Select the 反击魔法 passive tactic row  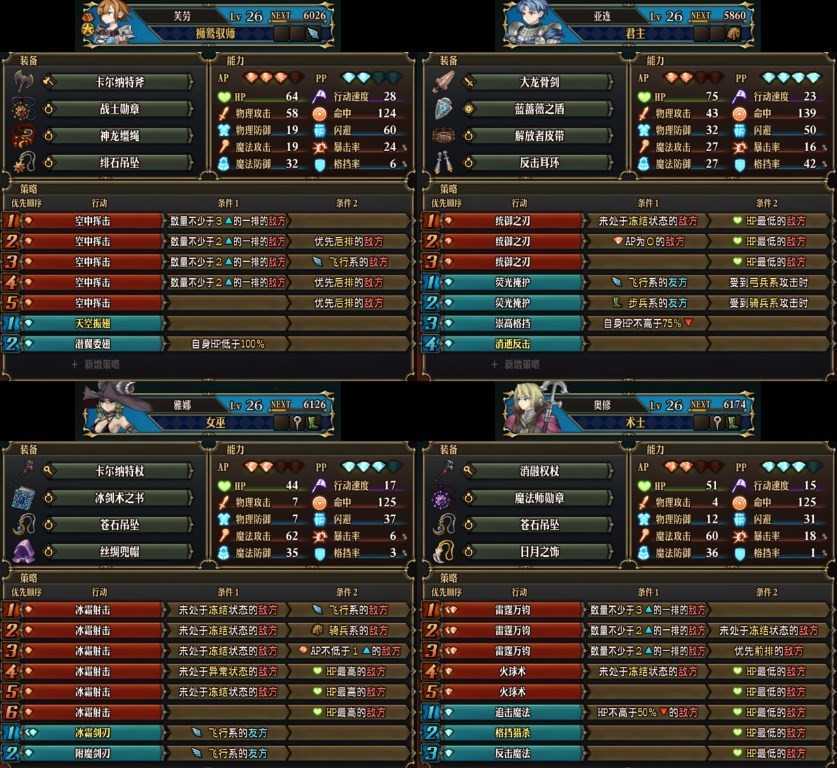coord(512,753)
